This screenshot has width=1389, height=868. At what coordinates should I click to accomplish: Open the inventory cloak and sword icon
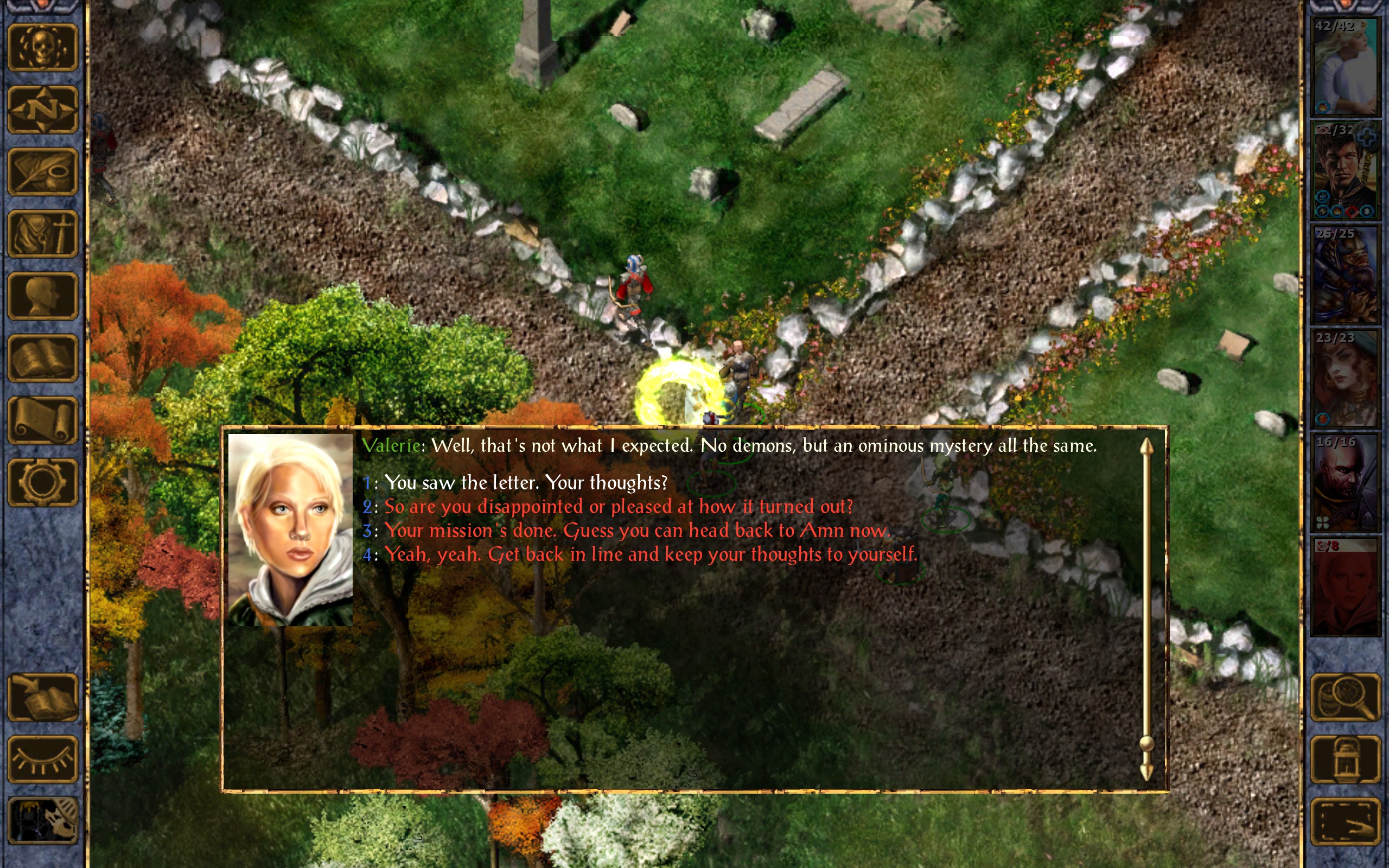(x=43, y=234)
